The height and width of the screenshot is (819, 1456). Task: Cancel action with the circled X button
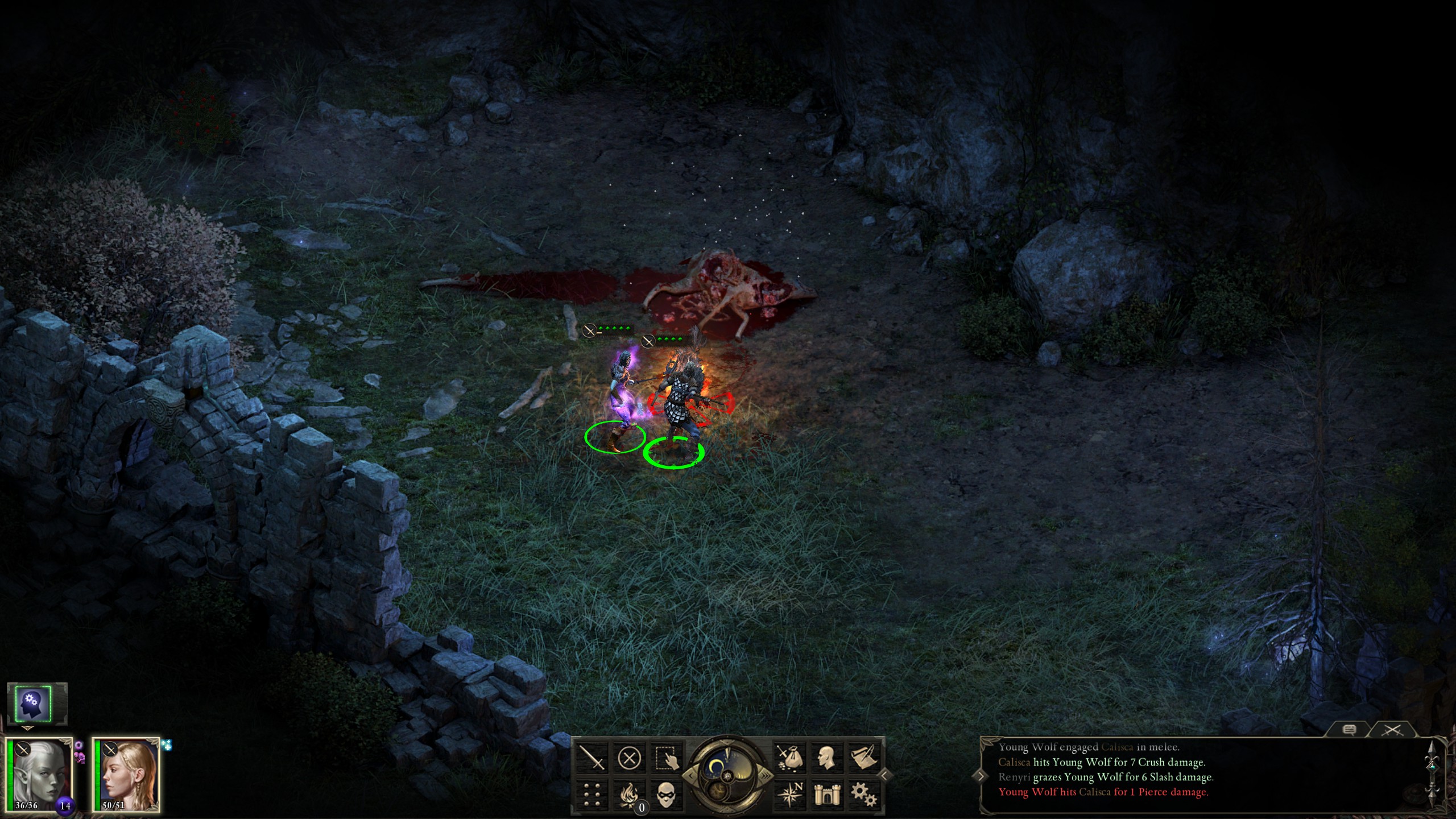(629, 758)
